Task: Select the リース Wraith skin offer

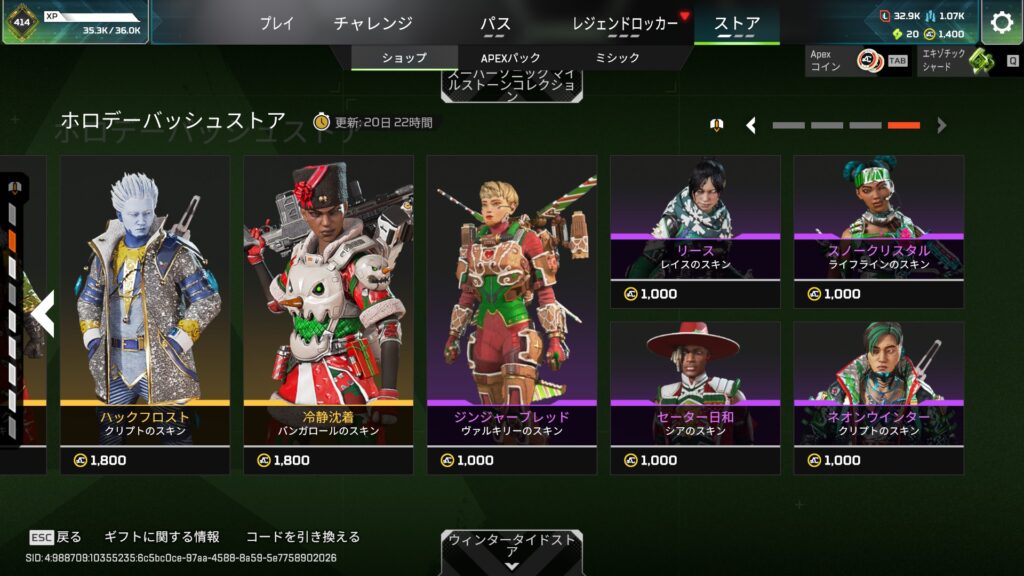Action: pyautogui.click(x=695, y=231)
